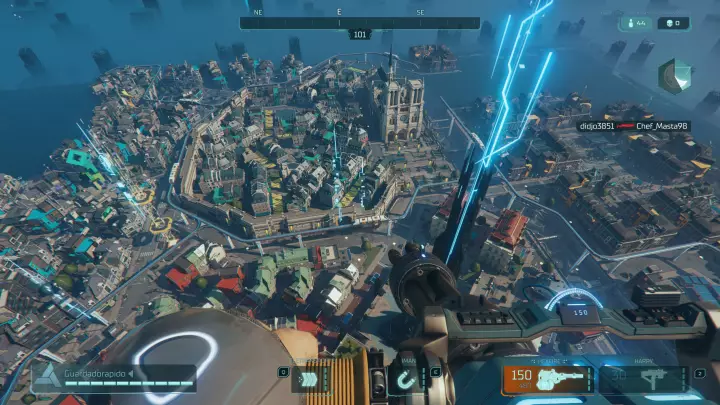
Task: Activate the magnet hack ability
Action: tap(407, 380)
